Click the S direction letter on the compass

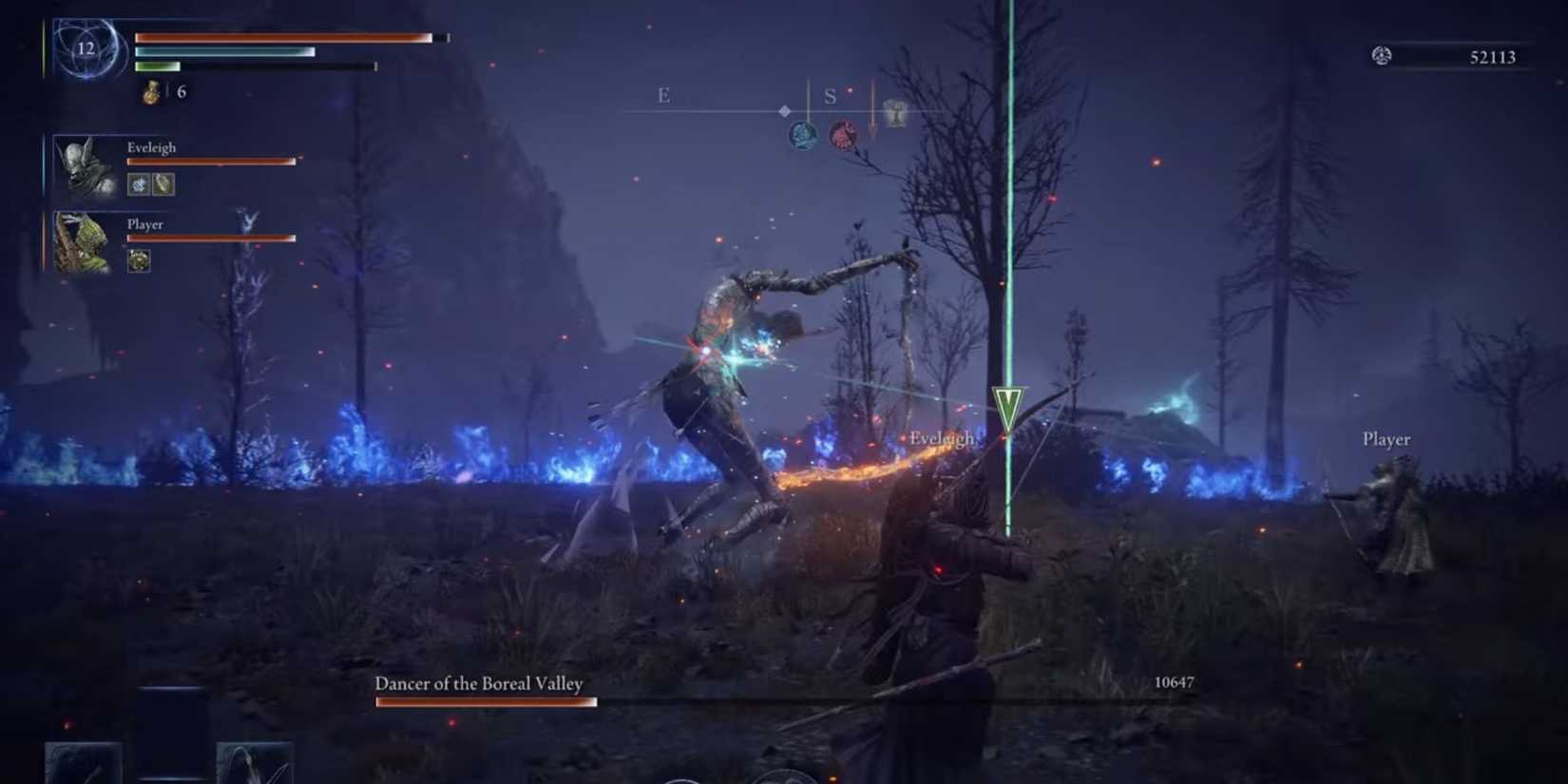[831, 95]
